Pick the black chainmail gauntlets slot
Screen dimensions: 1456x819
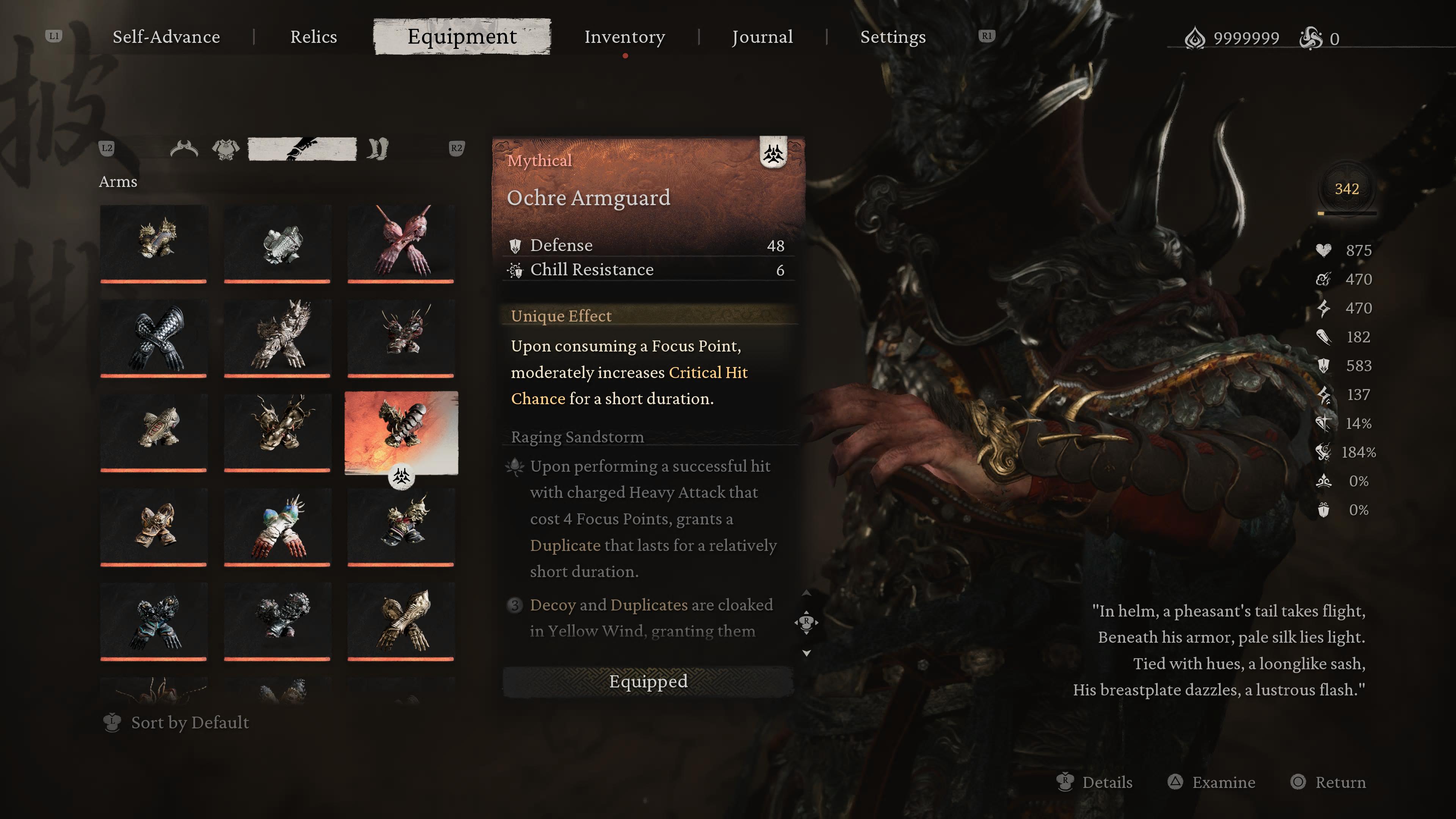tap(154, 338)
